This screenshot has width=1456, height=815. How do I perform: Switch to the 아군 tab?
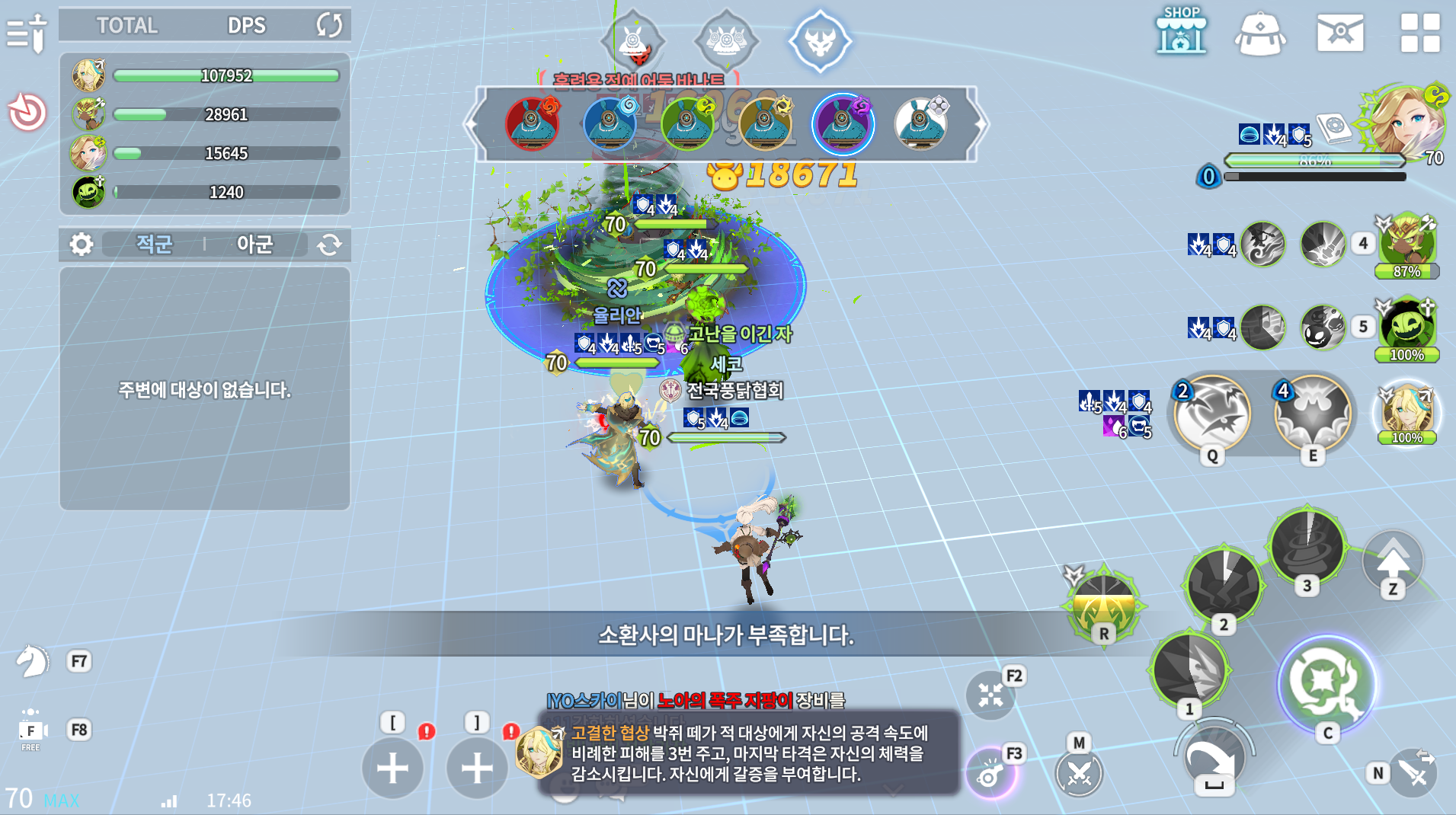[x=254, y=244]
